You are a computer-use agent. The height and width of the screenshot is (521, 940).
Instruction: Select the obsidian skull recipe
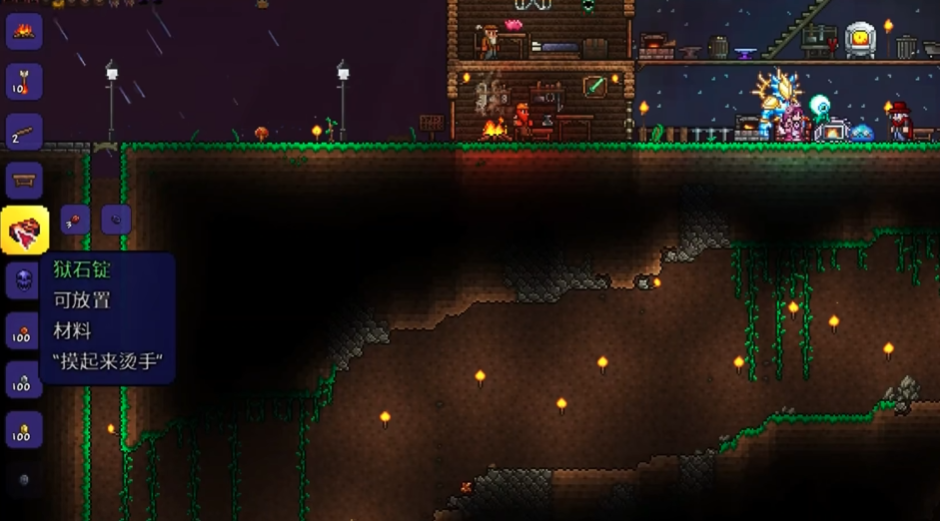[x=24, y=281]
